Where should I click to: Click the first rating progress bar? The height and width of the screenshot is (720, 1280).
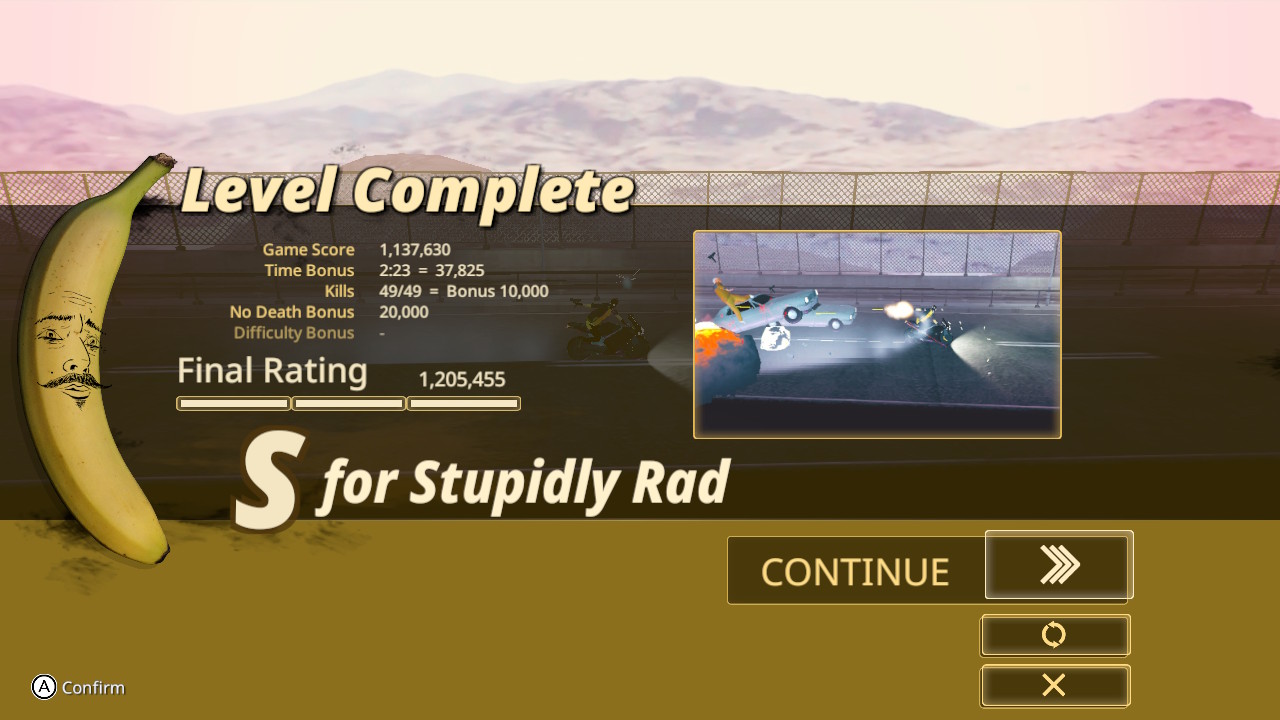click(233, 403)
